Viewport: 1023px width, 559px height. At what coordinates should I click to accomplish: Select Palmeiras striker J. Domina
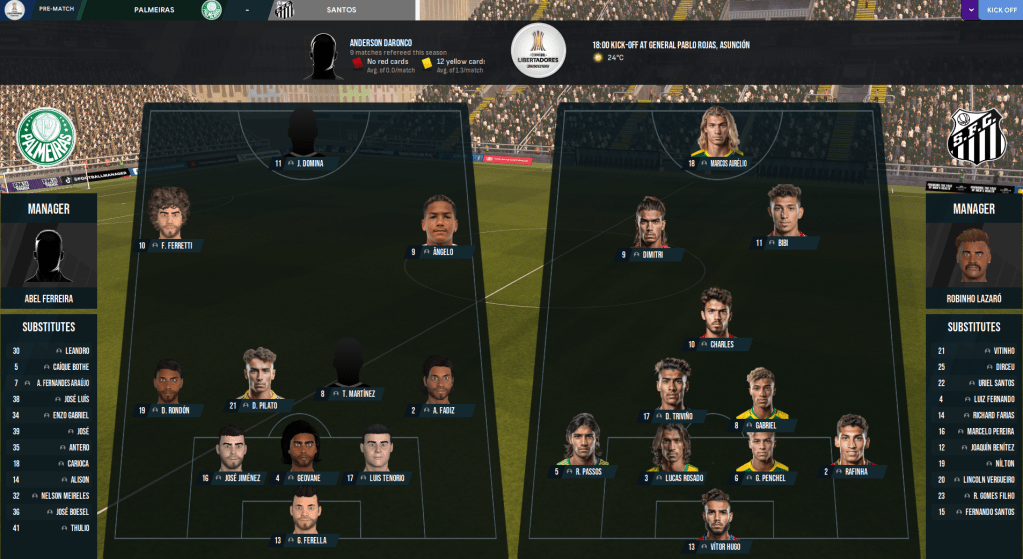click(x=304, y=162)
